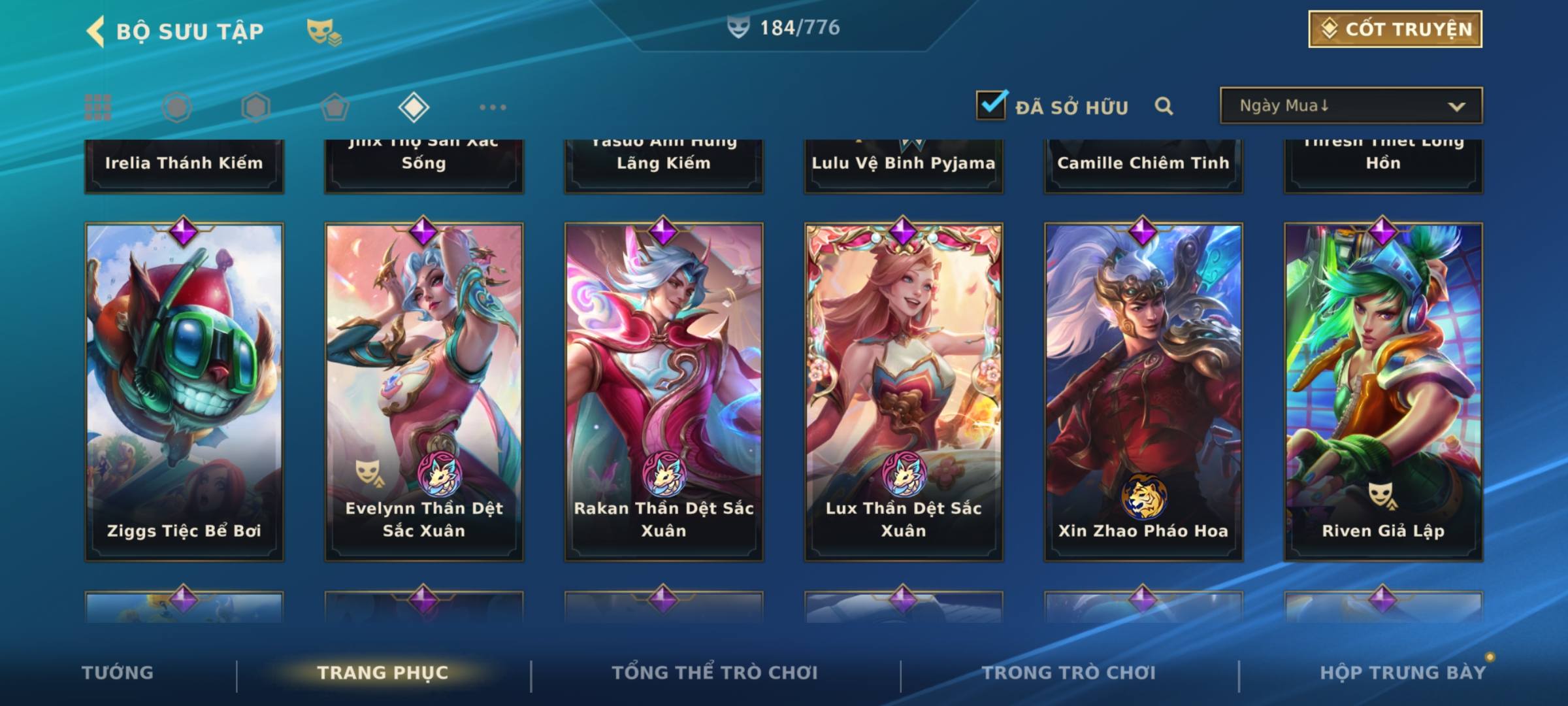Show more filters with three dots
The height and width of the screenshot is (706, 1568).
point(493,107)
